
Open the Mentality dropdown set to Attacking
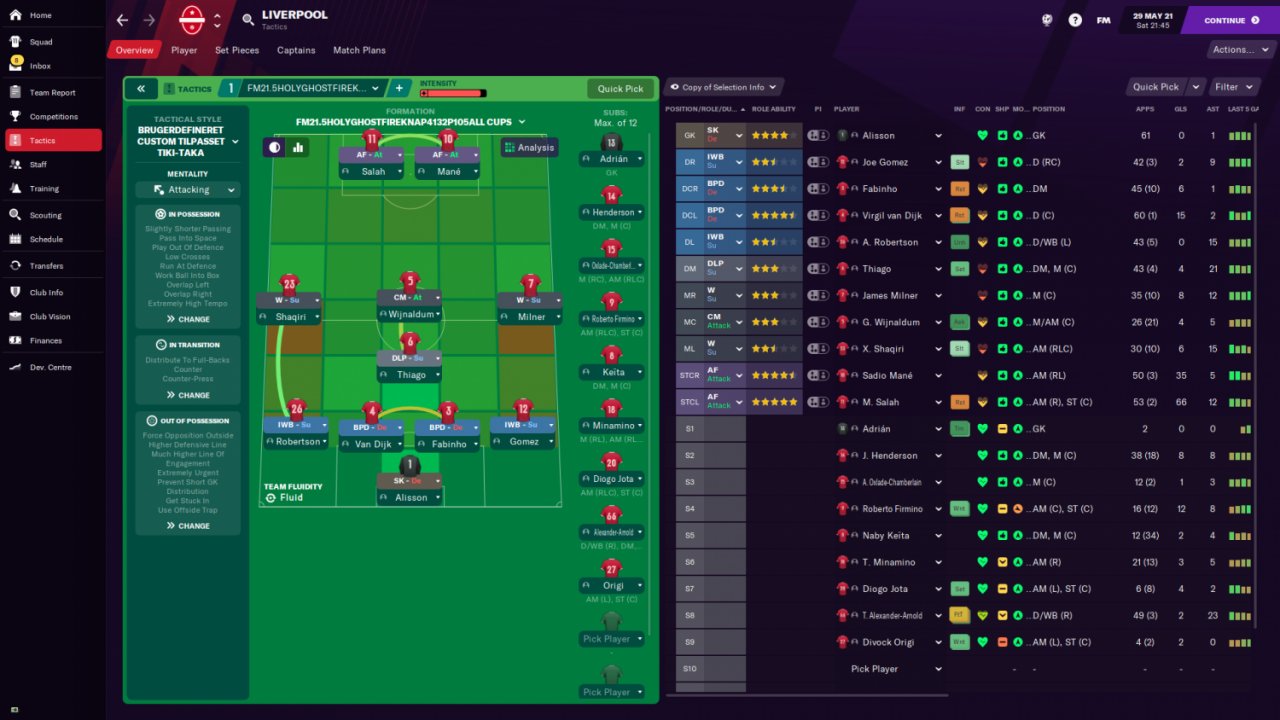point(189,190)
